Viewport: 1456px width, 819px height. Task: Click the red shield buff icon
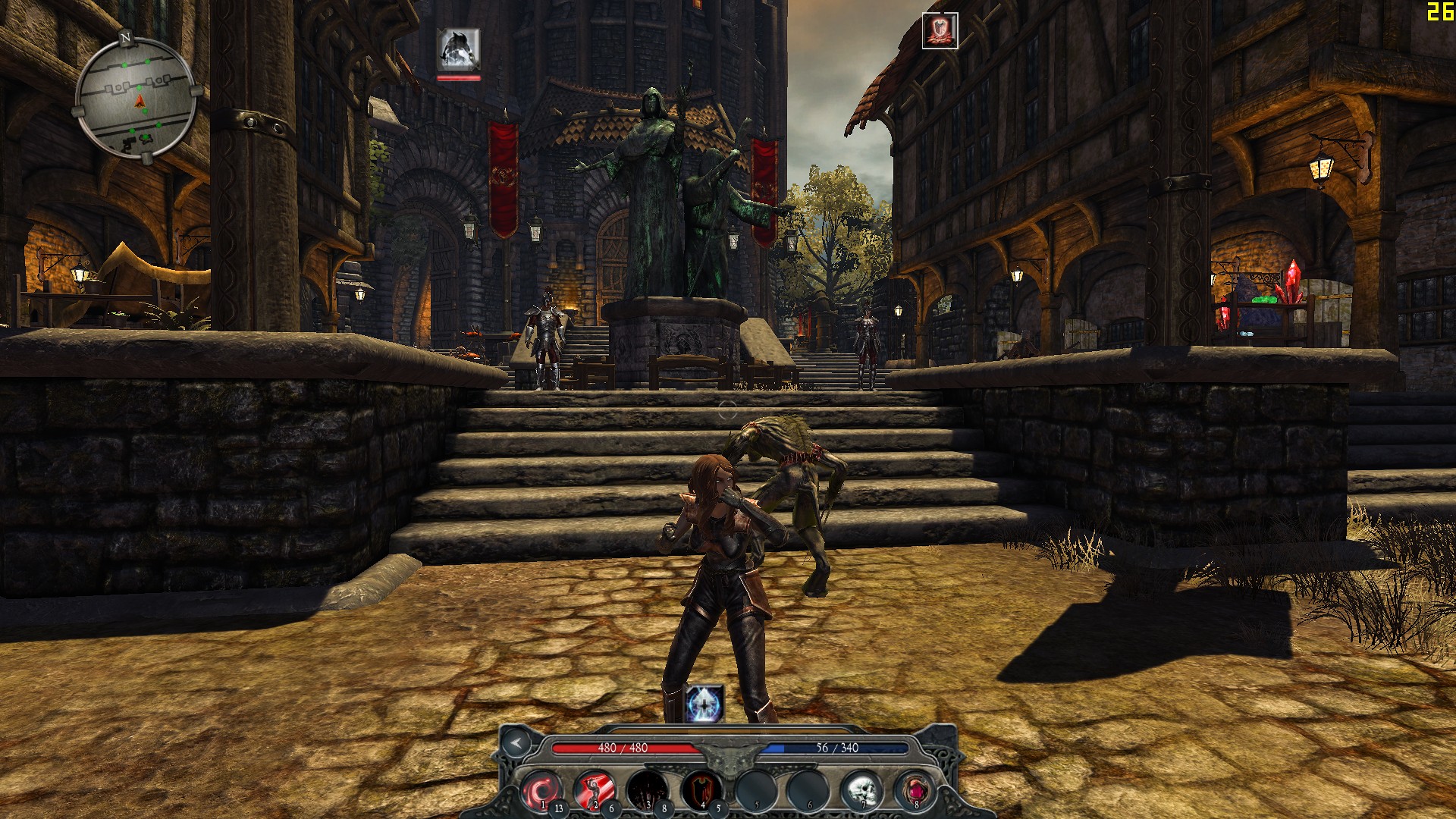point(940,31)
